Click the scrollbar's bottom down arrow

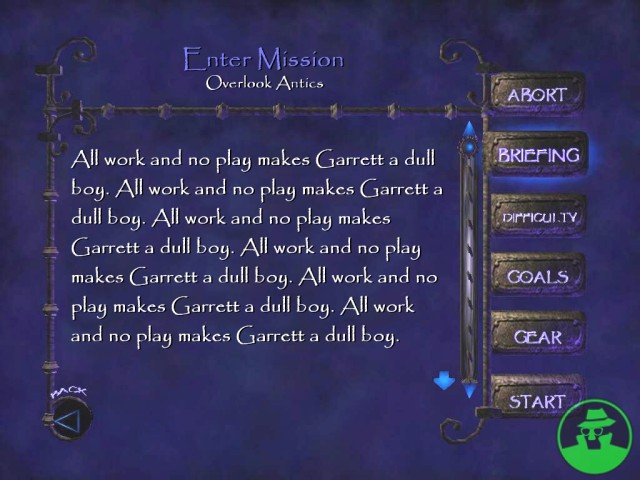tap(469, 392)
